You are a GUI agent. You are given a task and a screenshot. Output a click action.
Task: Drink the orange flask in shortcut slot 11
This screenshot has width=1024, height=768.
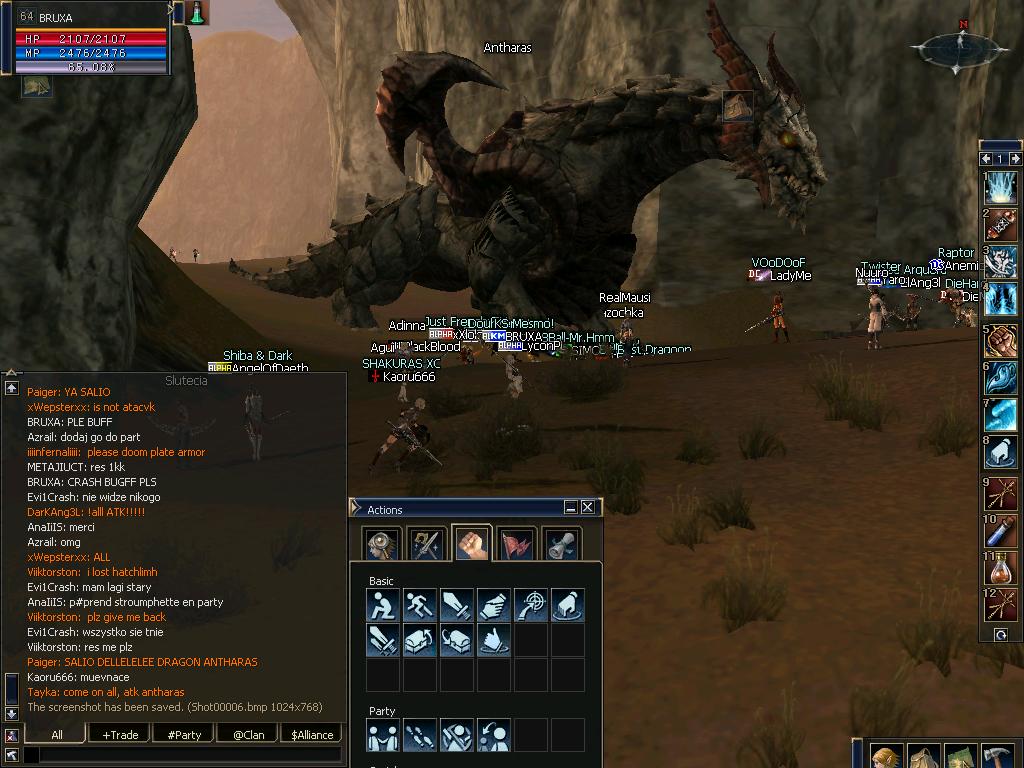pyautogui.click(x=1001, y=568)
